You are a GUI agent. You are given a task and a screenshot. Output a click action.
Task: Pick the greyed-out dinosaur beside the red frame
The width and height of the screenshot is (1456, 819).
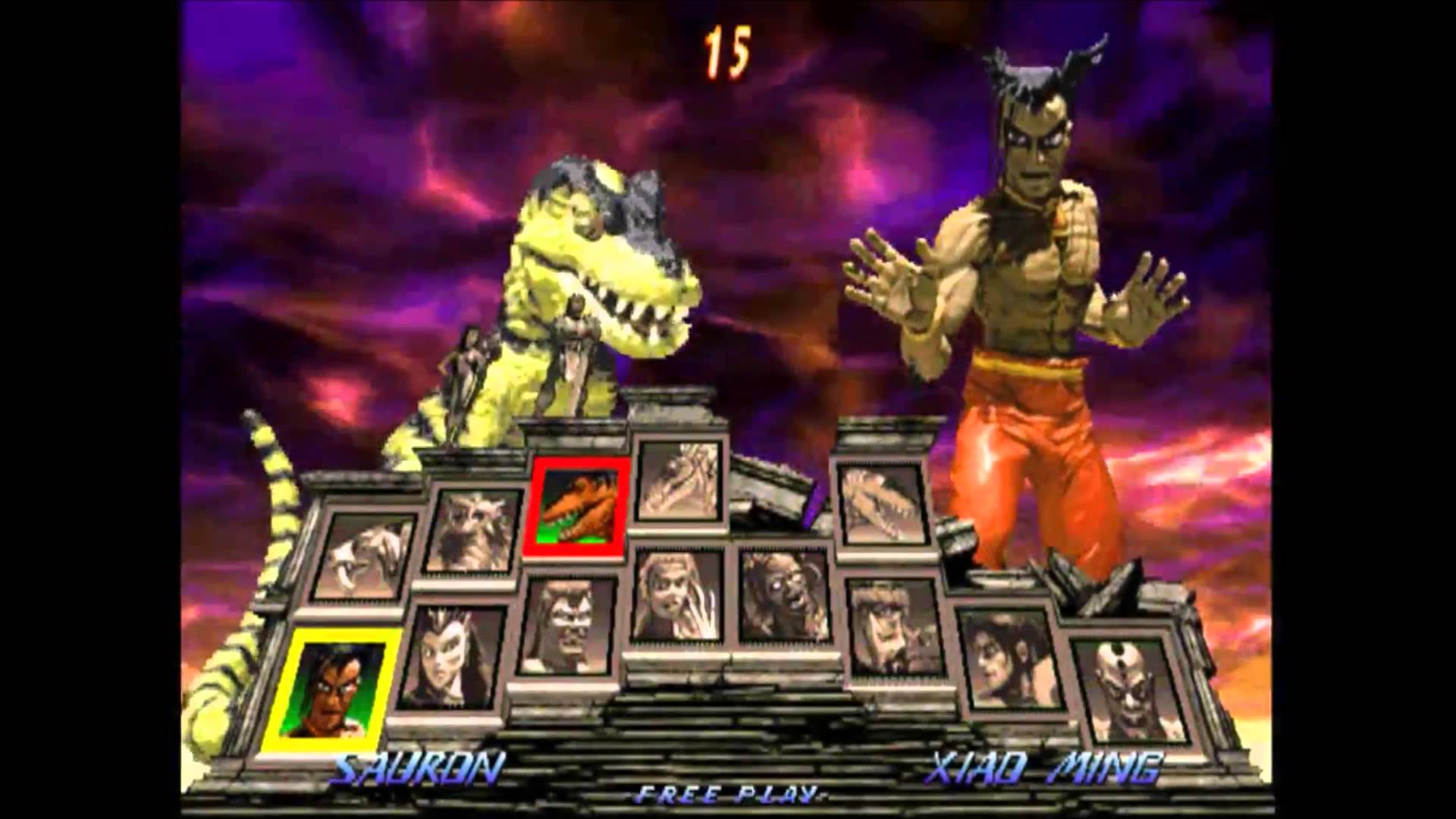point(678,479)
